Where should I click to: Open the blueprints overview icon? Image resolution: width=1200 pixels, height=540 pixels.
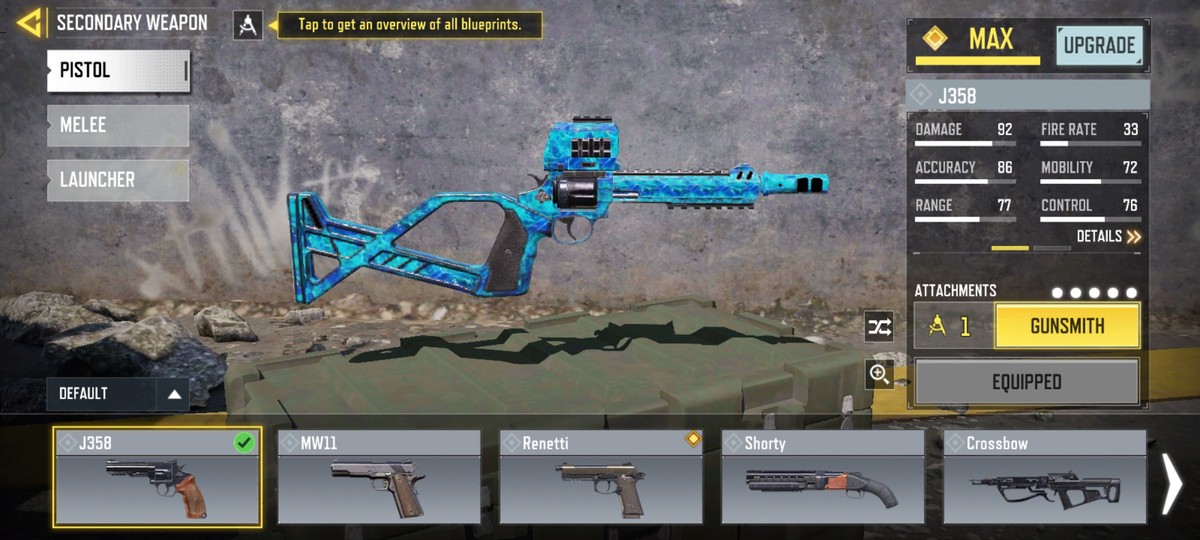click(248, 25)
